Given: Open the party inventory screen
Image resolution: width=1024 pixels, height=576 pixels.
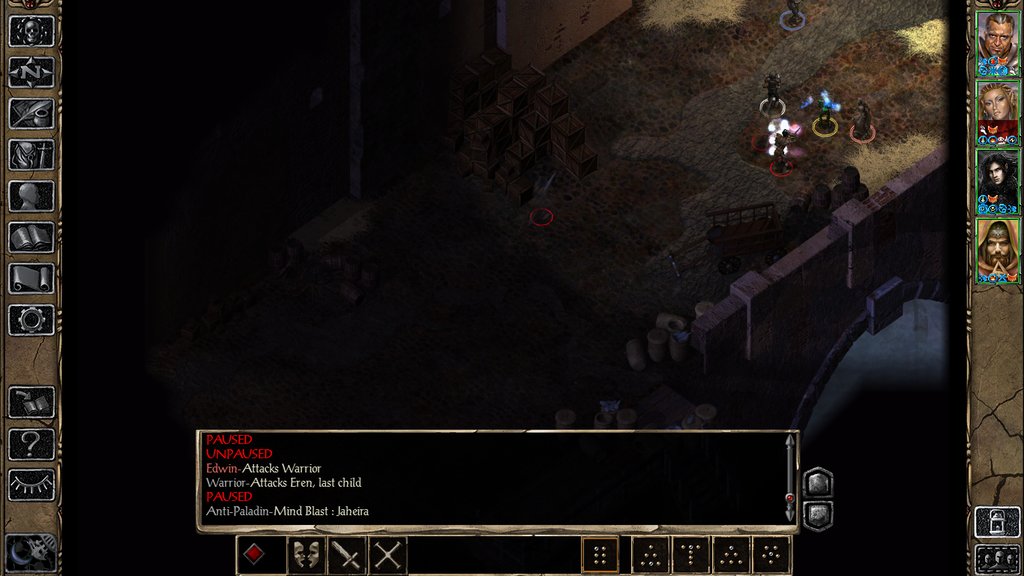Looking at the screenshot, I should point(31,155).
